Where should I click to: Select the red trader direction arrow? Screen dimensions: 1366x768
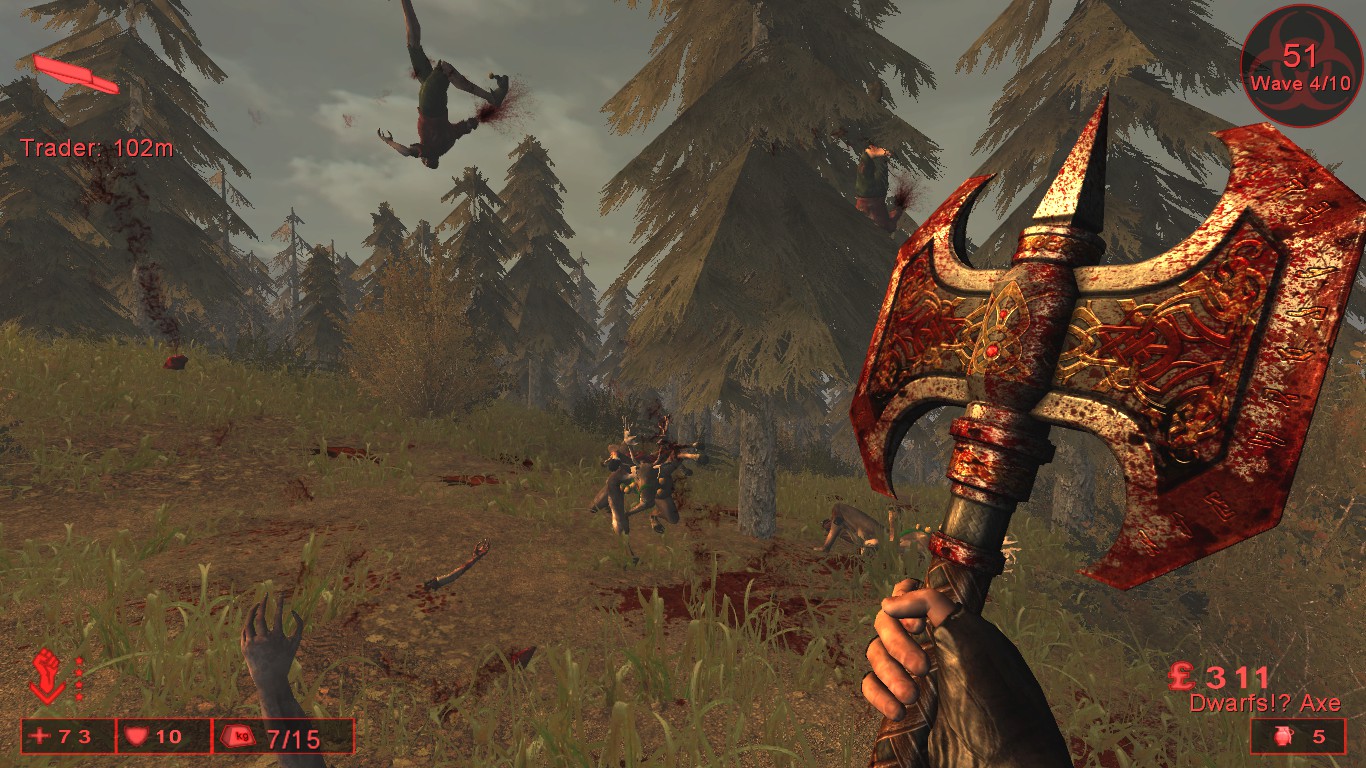(76, 75)
